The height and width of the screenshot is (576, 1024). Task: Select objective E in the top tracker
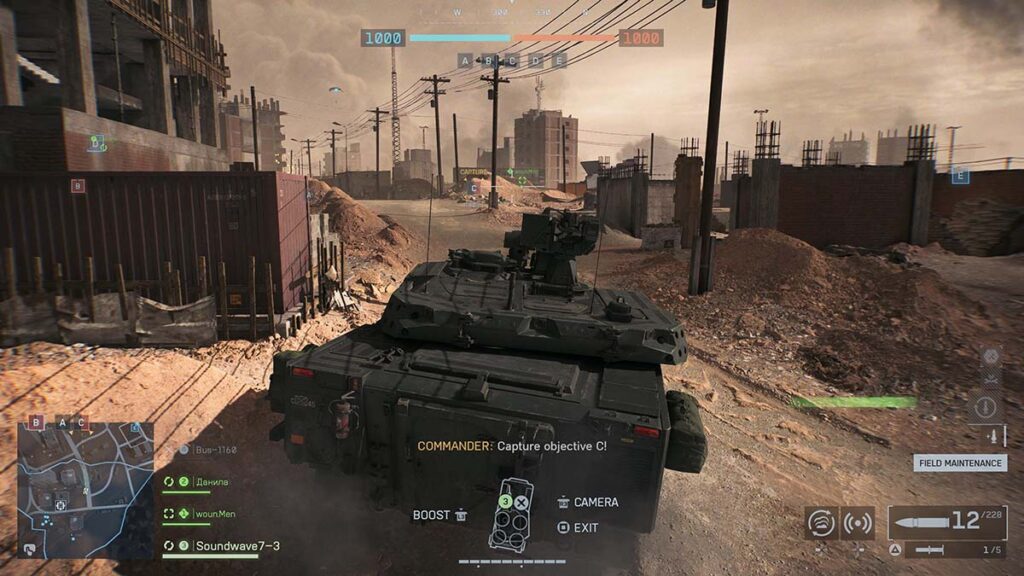(x=560, y=61)
